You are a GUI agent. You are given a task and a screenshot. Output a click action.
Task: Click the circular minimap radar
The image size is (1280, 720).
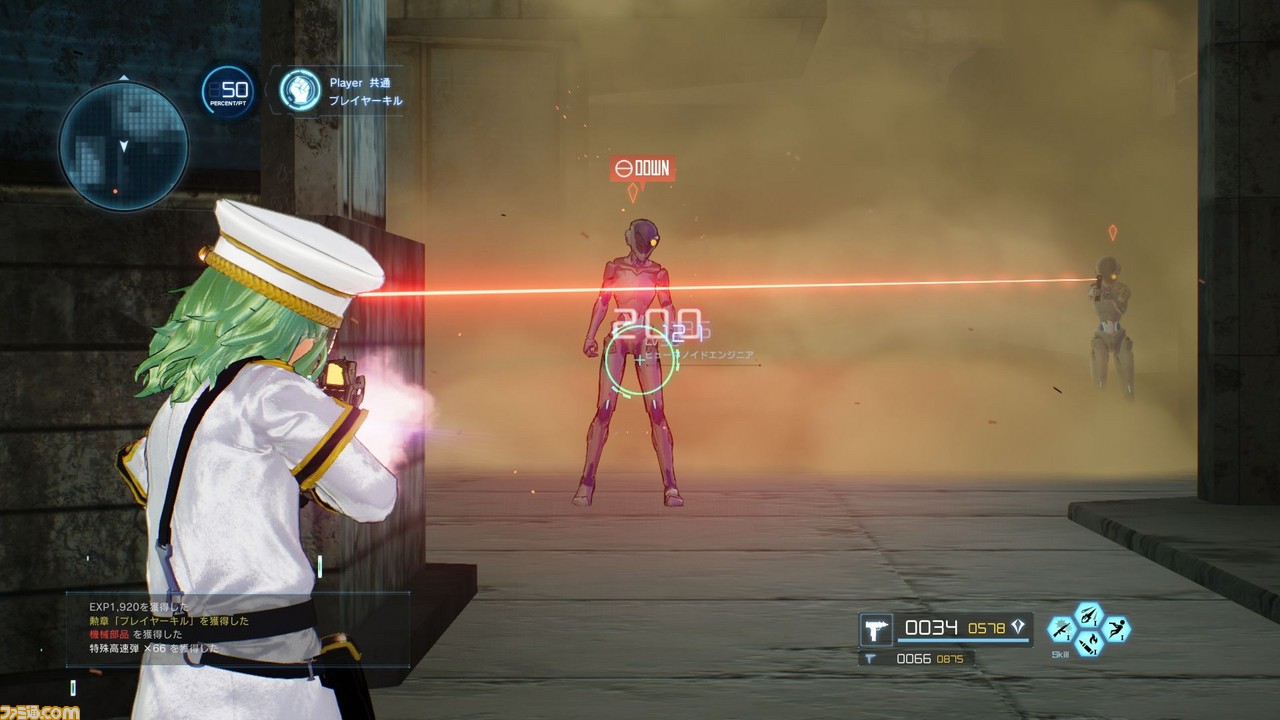pyautogui.click(x=123, y=146)
